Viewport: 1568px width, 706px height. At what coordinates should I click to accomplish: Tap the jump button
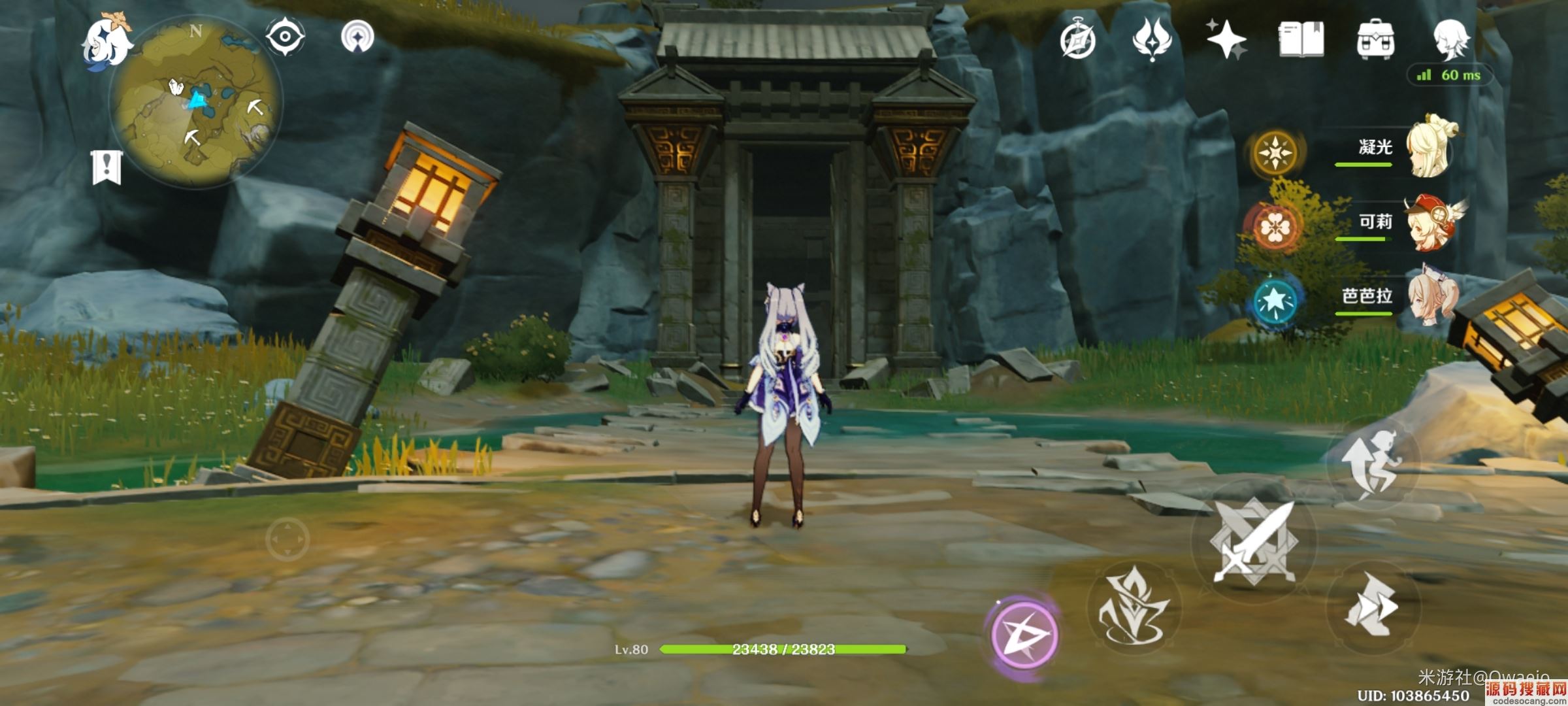[x=1372, y=464]
